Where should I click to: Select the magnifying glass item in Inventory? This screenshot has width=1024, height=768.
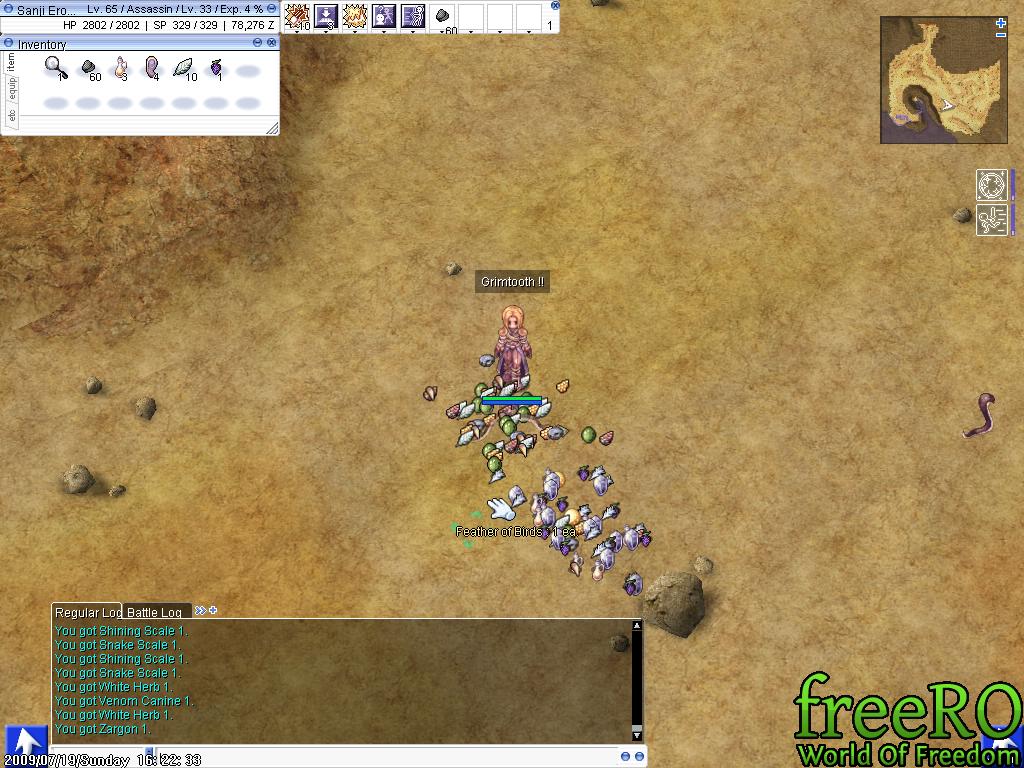pyautogui.click(x=56, y=68)
